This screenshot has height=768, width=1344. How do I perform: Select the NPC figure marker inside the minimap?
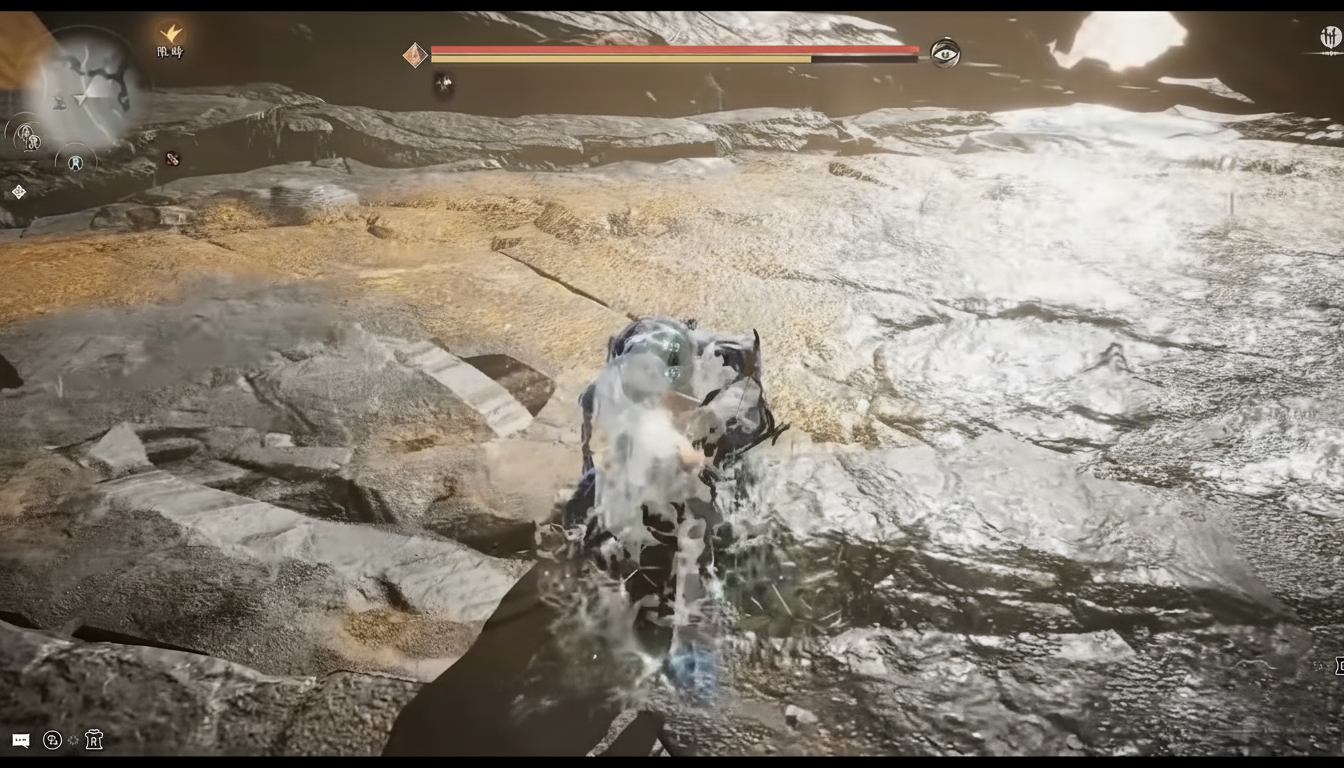tap(59, 102)
